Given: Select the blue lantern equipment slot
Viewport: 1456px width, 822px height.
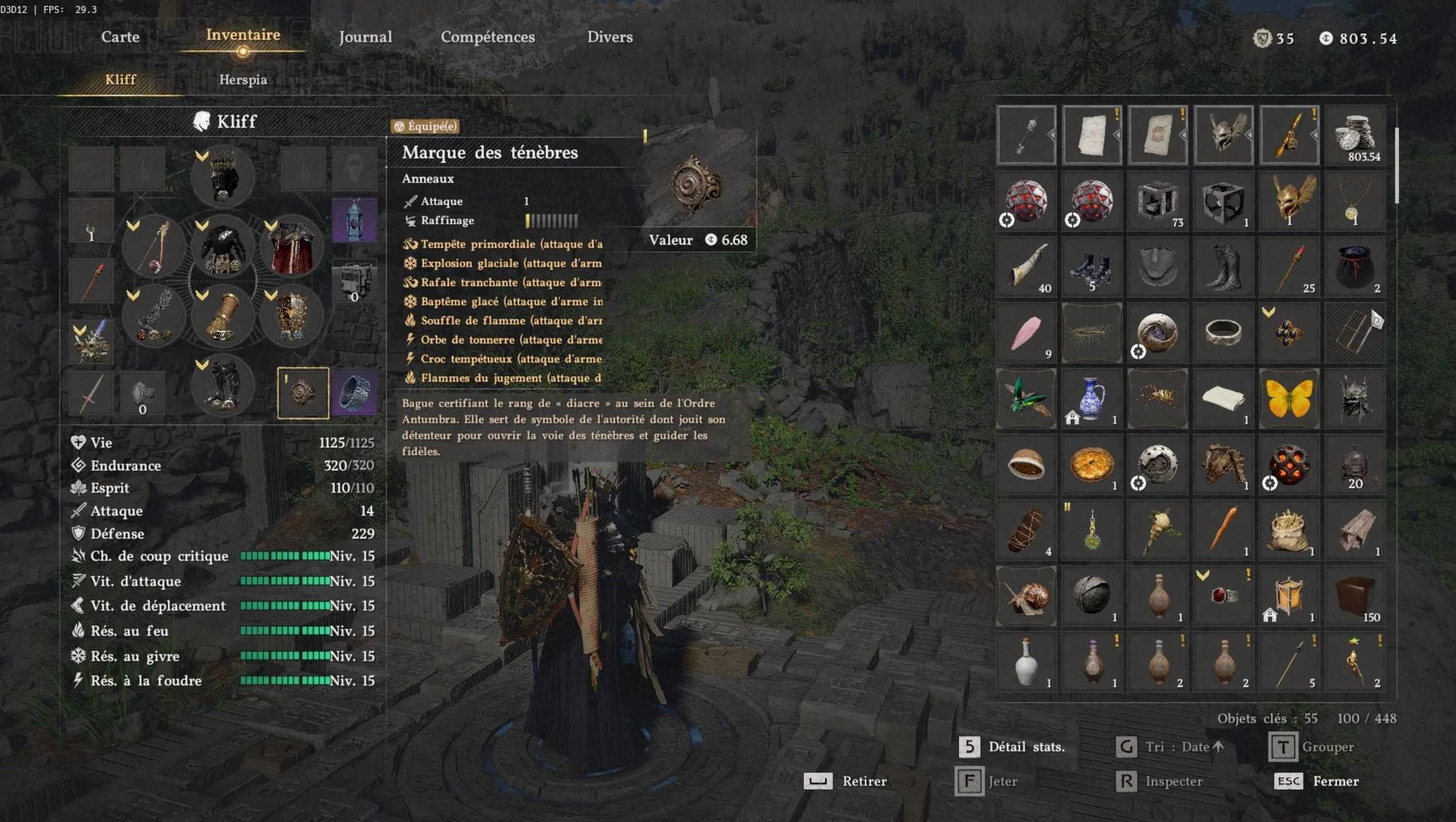Looking at the screenshot, I should pos(354,220).
